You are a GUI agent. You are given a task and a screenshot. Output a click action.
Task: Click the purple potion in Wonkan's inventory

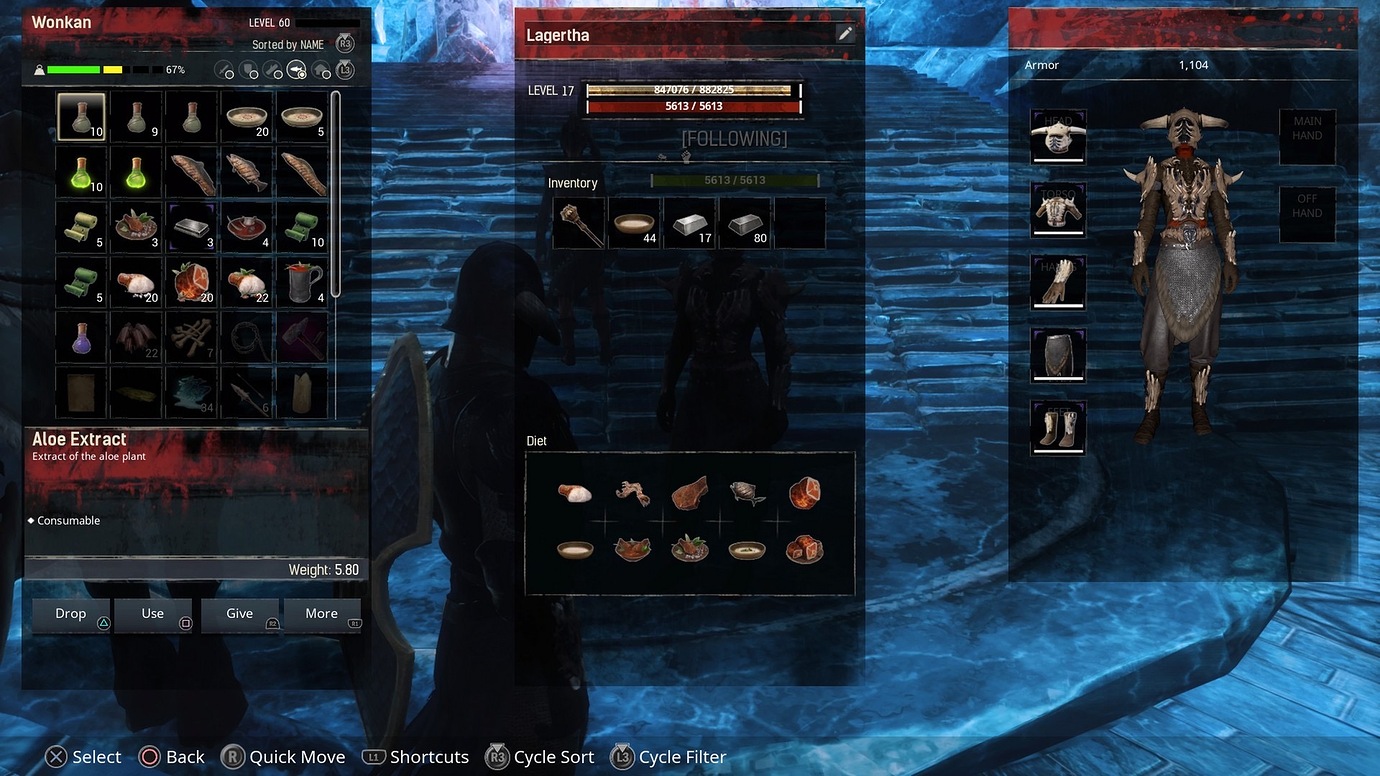coord(81,337)
